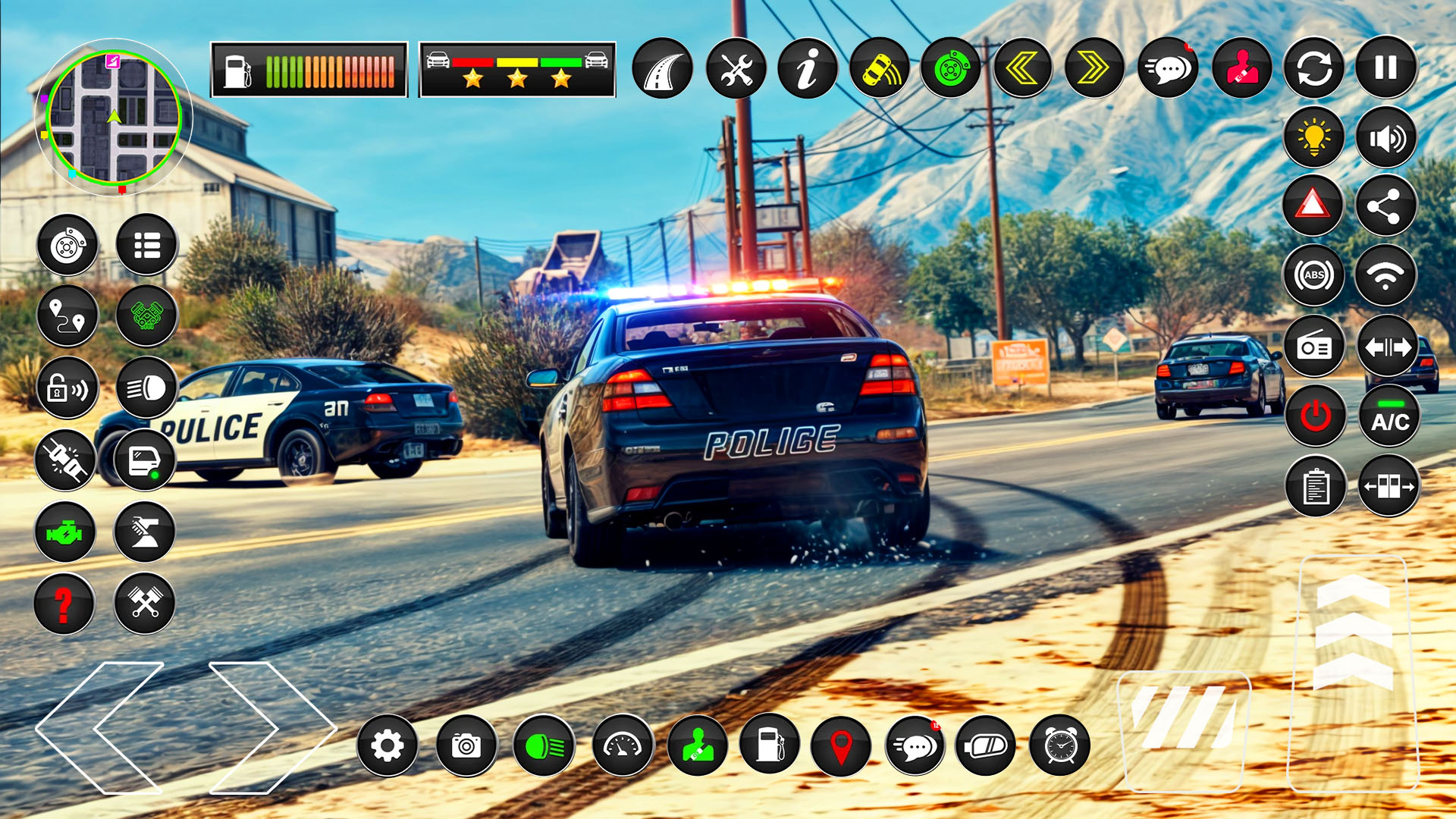The width and height of the screenshot is (1456, 819).
Task: Open the info button
Action: pos(808,69)
